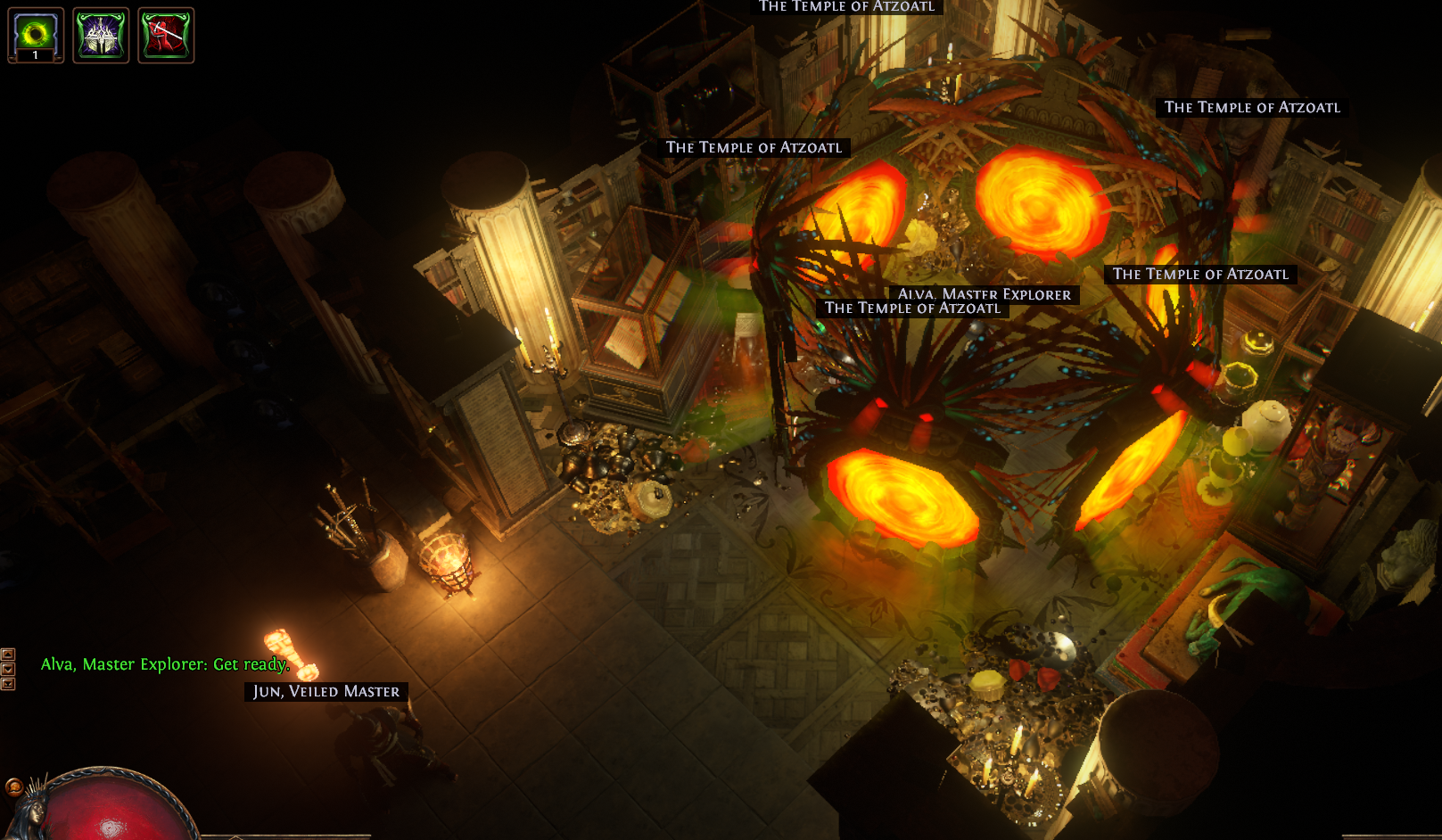Jump to the bottom of the chat log
Screen dimensions: 1442x840
(x=8, y=684)
